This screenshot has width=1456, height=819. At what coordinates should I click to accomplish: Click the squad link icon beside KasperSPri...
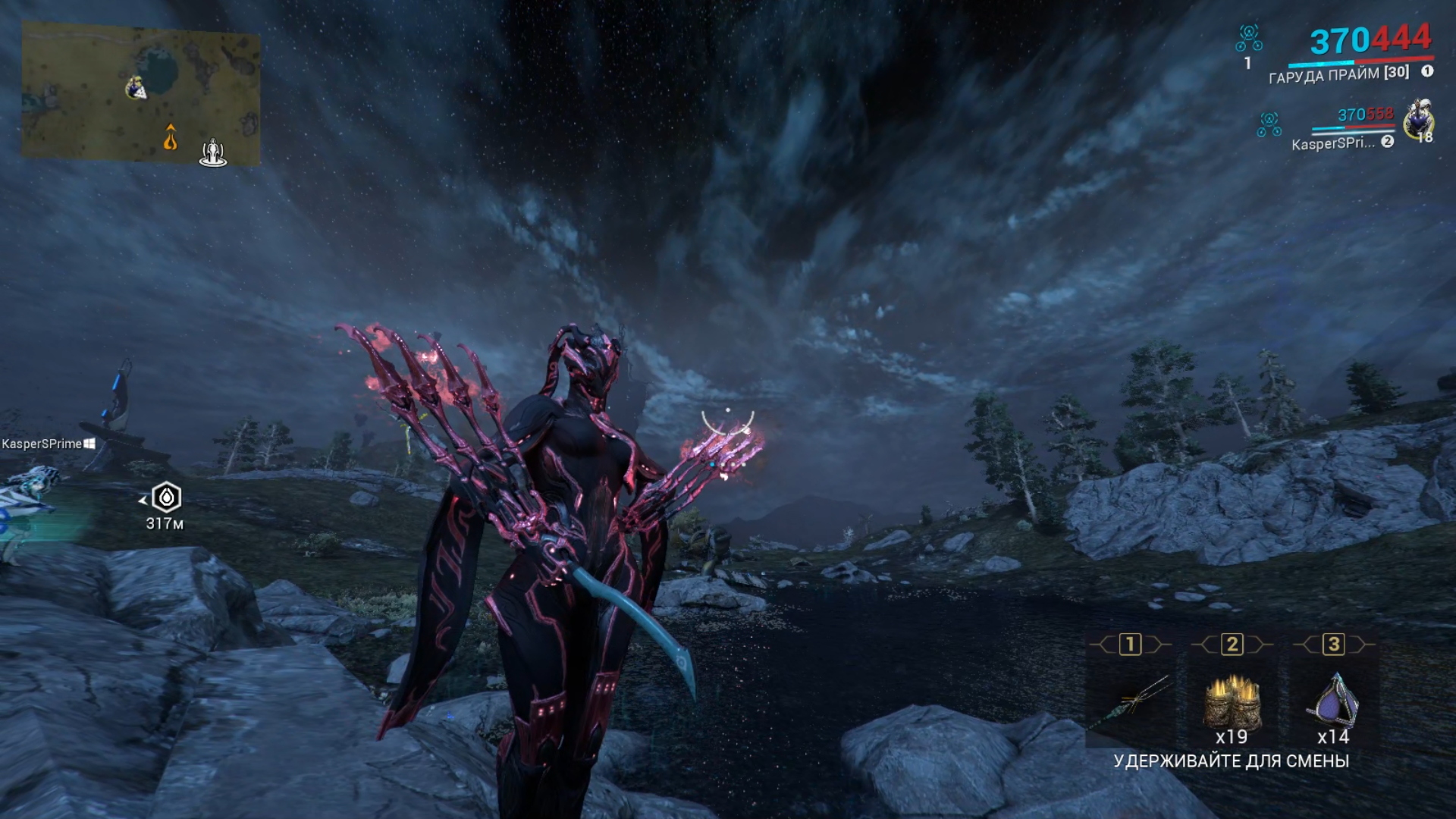pyautogui.click(x=1269, y=124)
